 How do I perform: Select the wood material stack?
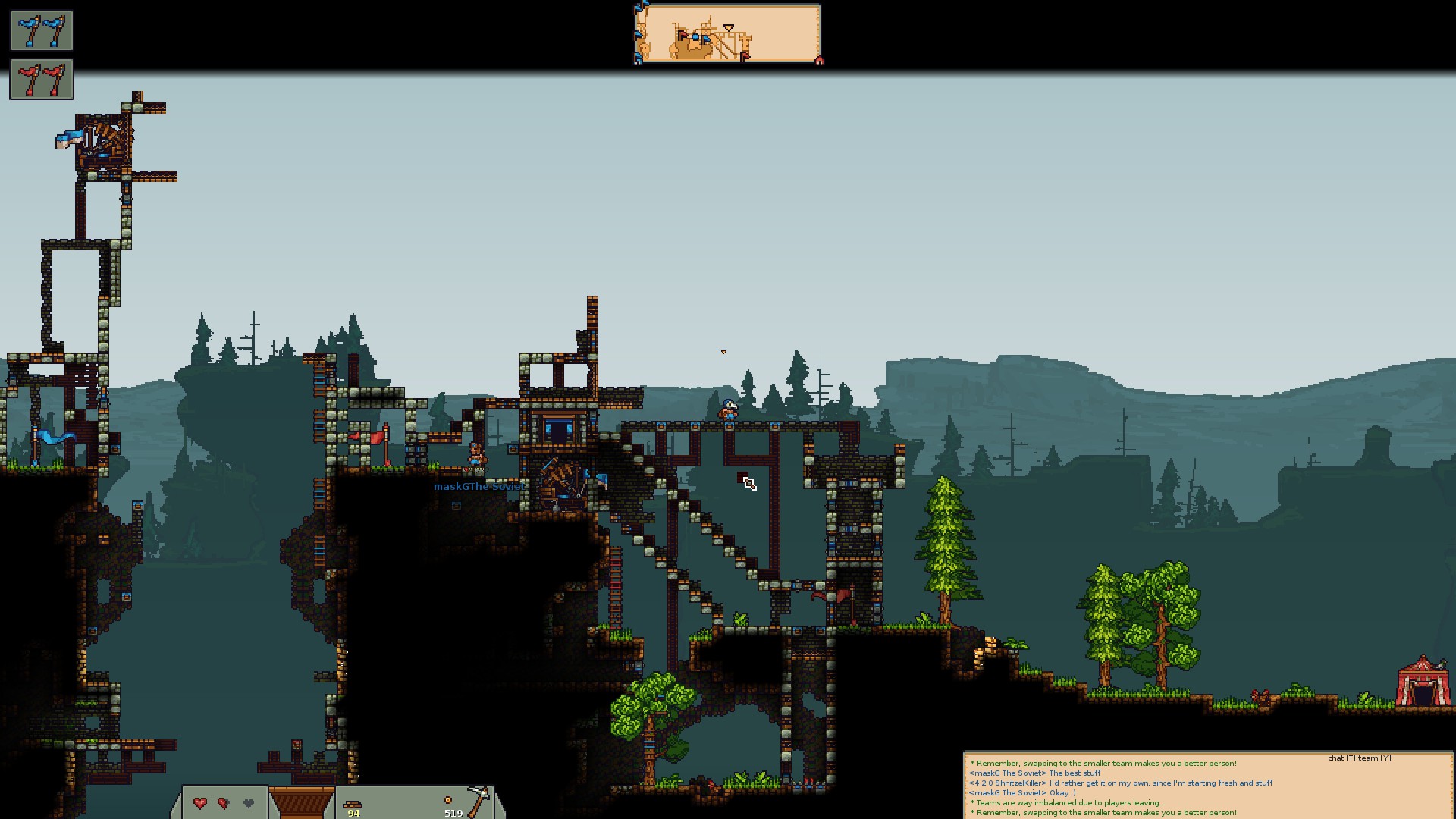coord(353,804)
